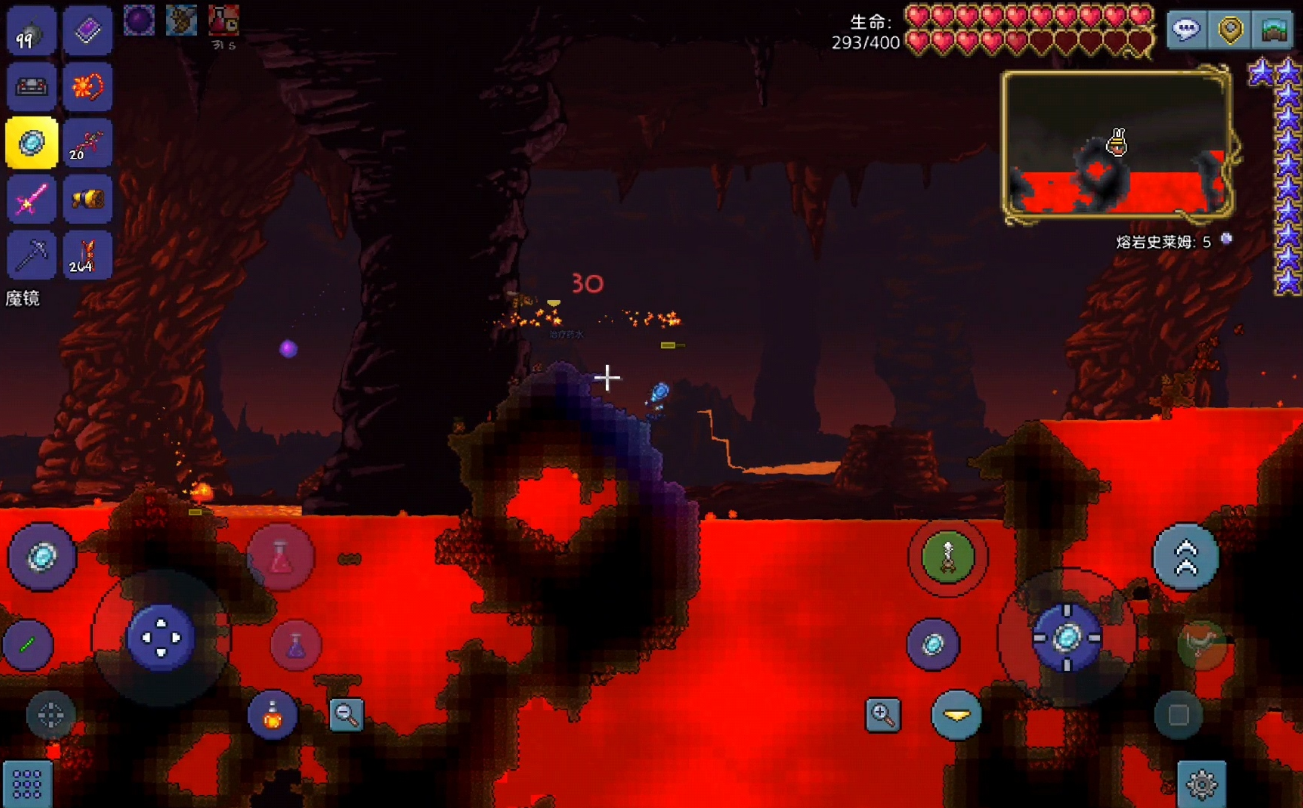Select the purple spell tome slot
1303x808 pixels.
87,31
